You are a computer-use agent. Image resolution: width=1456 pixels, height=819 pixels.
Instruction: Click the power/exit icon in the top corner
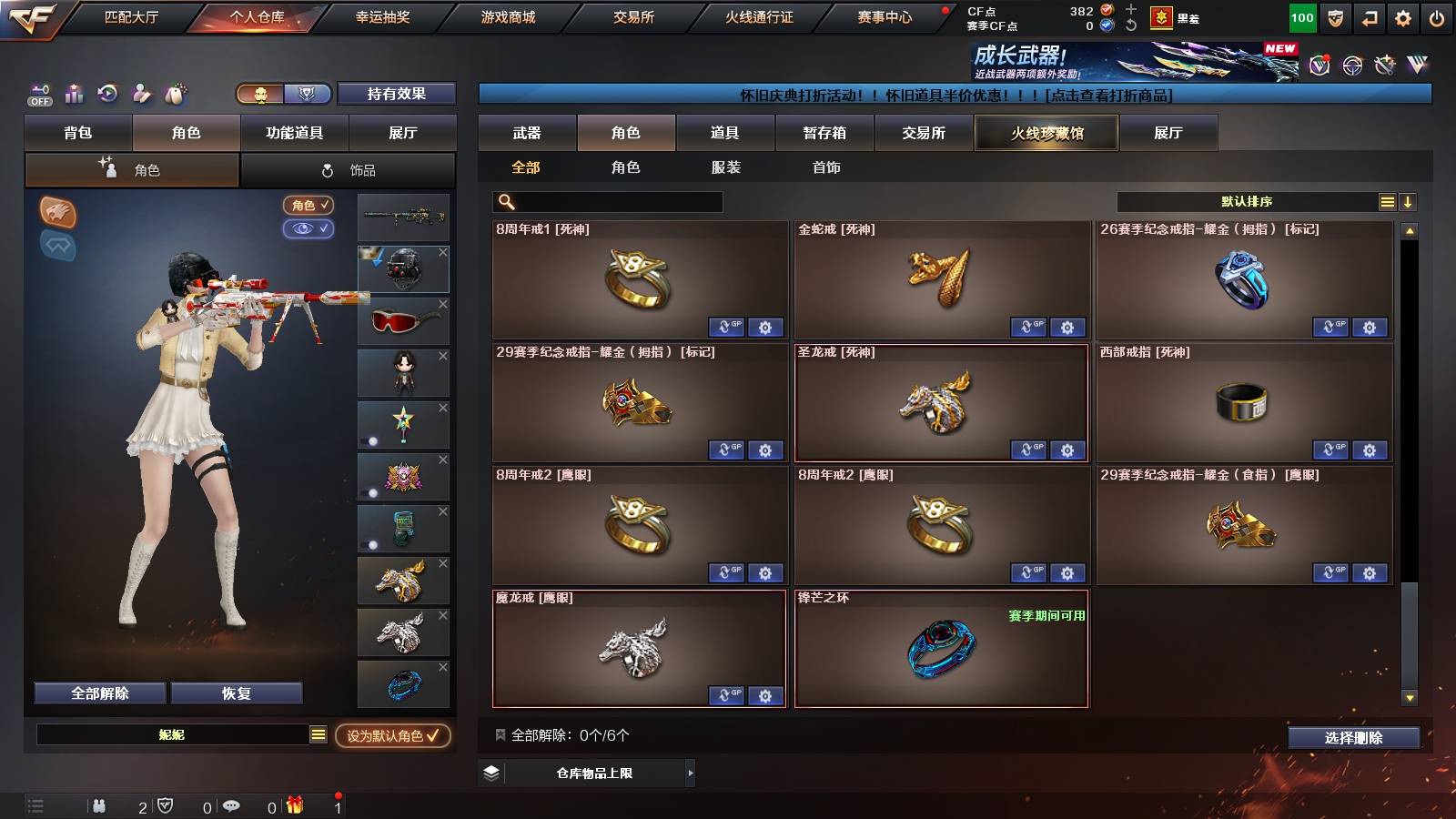(1436, 15)
